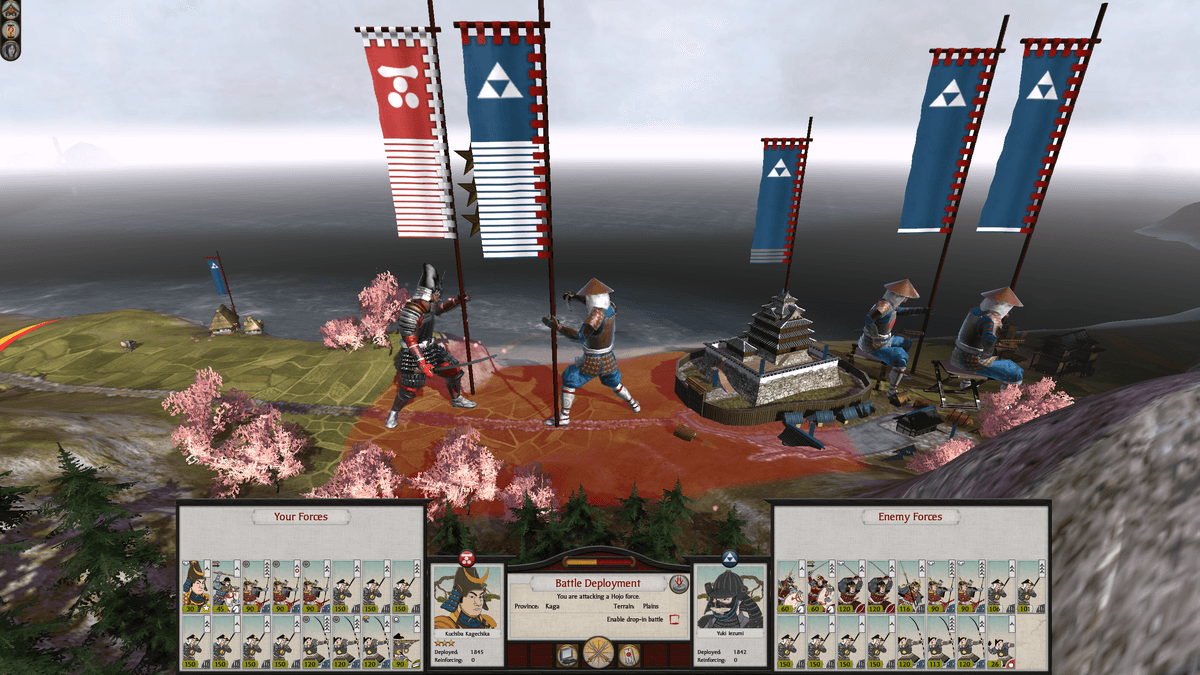This screenshot has width=1200, height=675.
Task: Tick the Enable drop-in battle checkbox
Action: [x=674, y=620]
